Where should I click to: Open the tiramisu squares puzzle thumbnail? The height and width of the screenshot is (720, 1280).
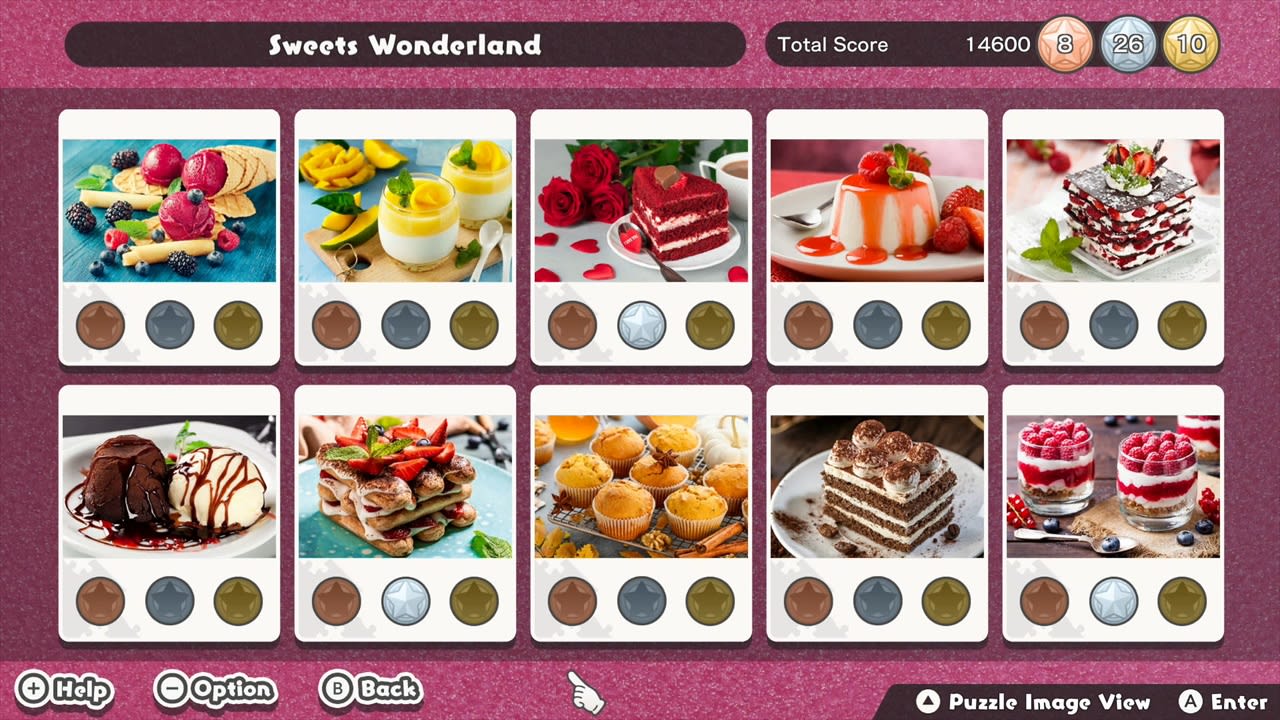tap(877, 490)
